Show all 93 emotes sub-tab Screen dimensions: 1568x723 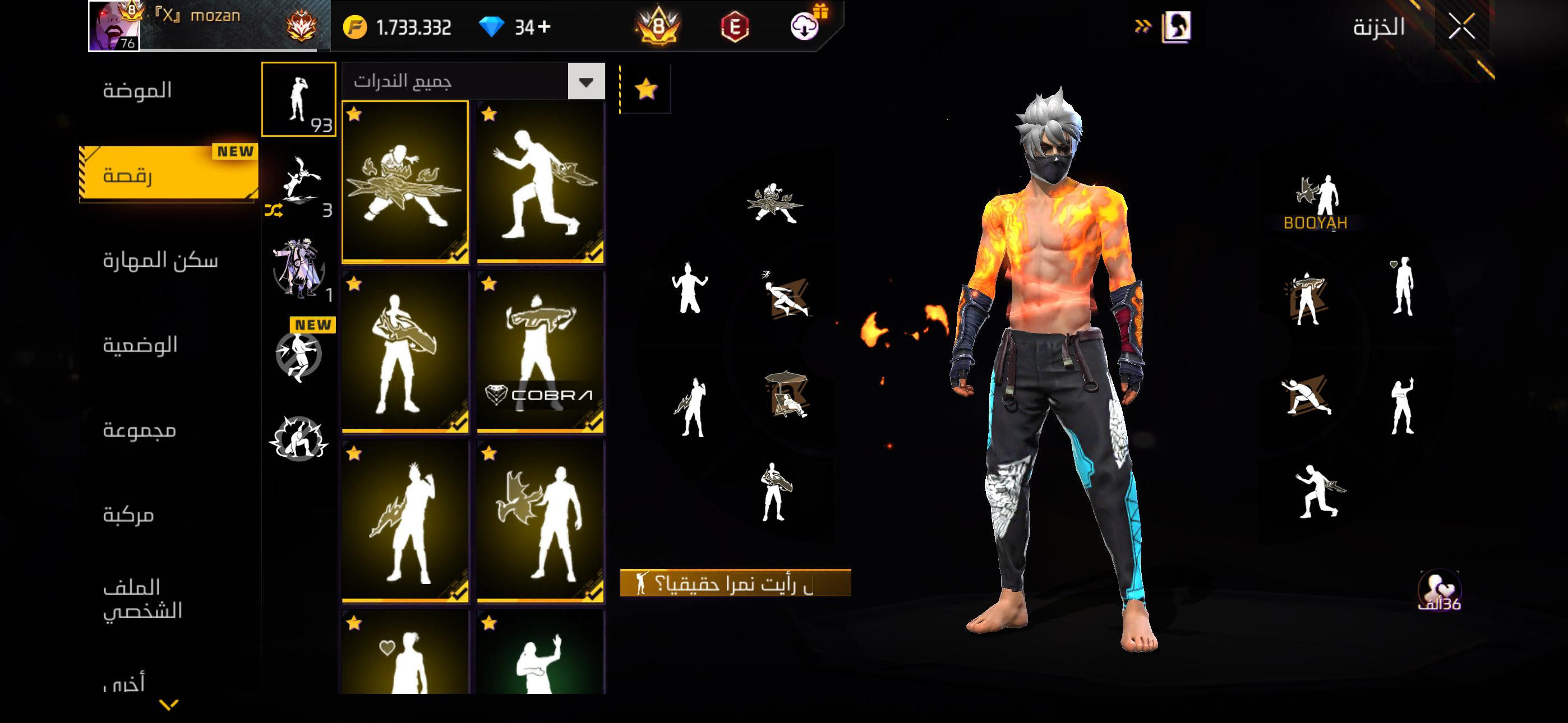coord(298,99)
